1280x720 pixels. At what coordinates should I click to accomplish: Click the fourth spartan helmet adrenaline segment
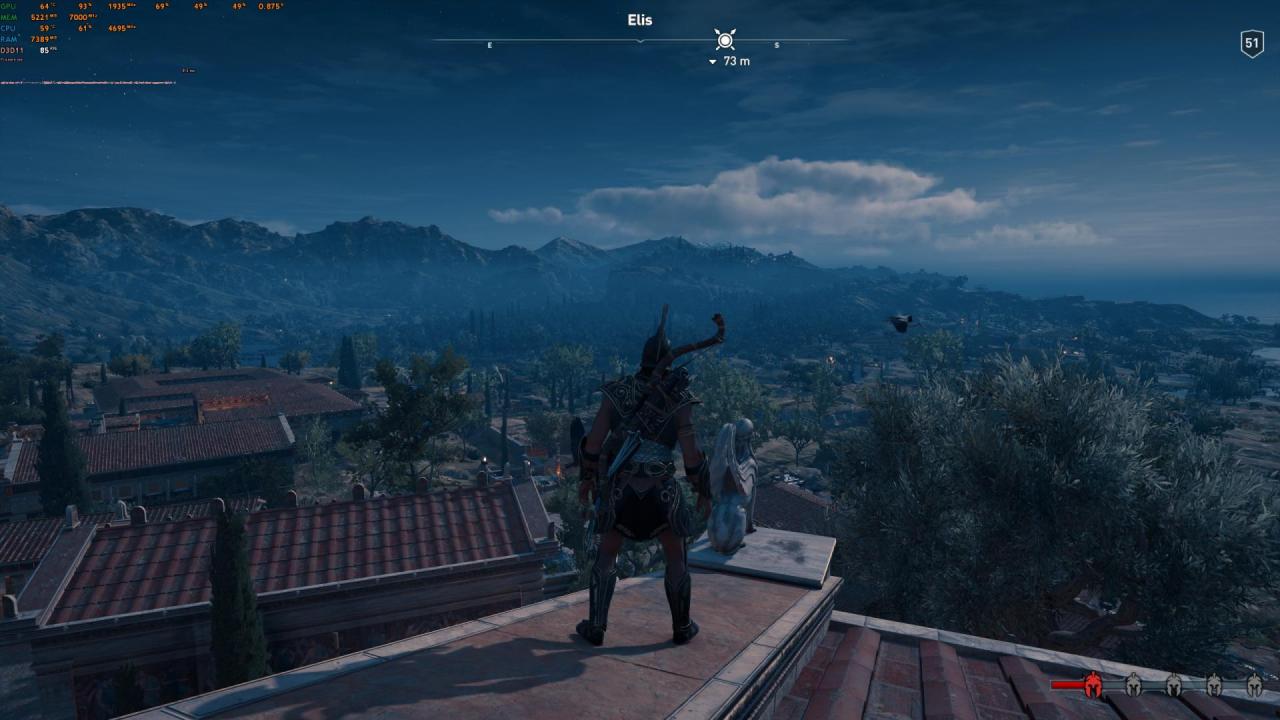point(1213,685)
